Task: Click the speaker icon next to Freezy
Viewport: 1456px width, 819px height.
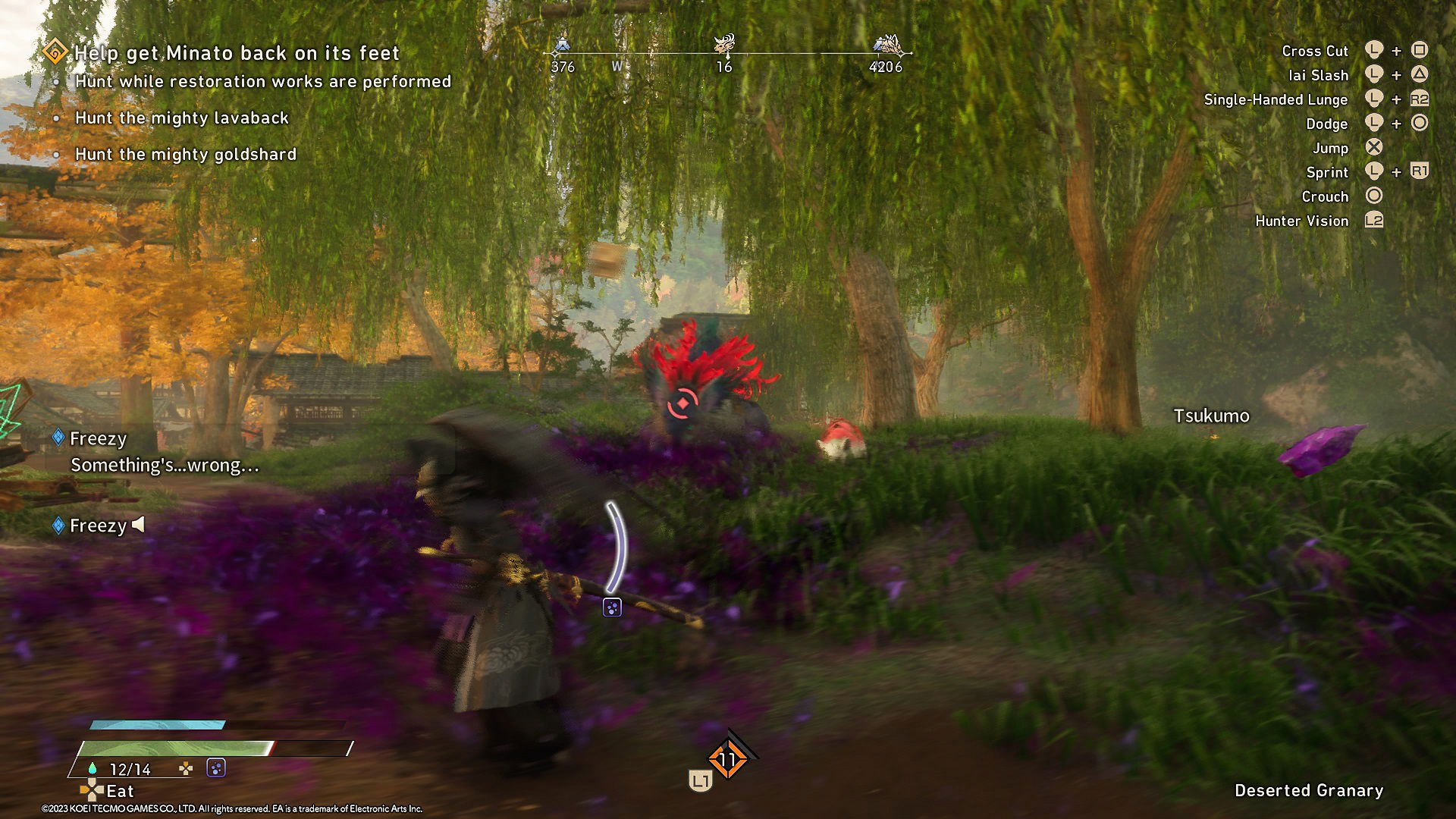Action: [138, 525]
